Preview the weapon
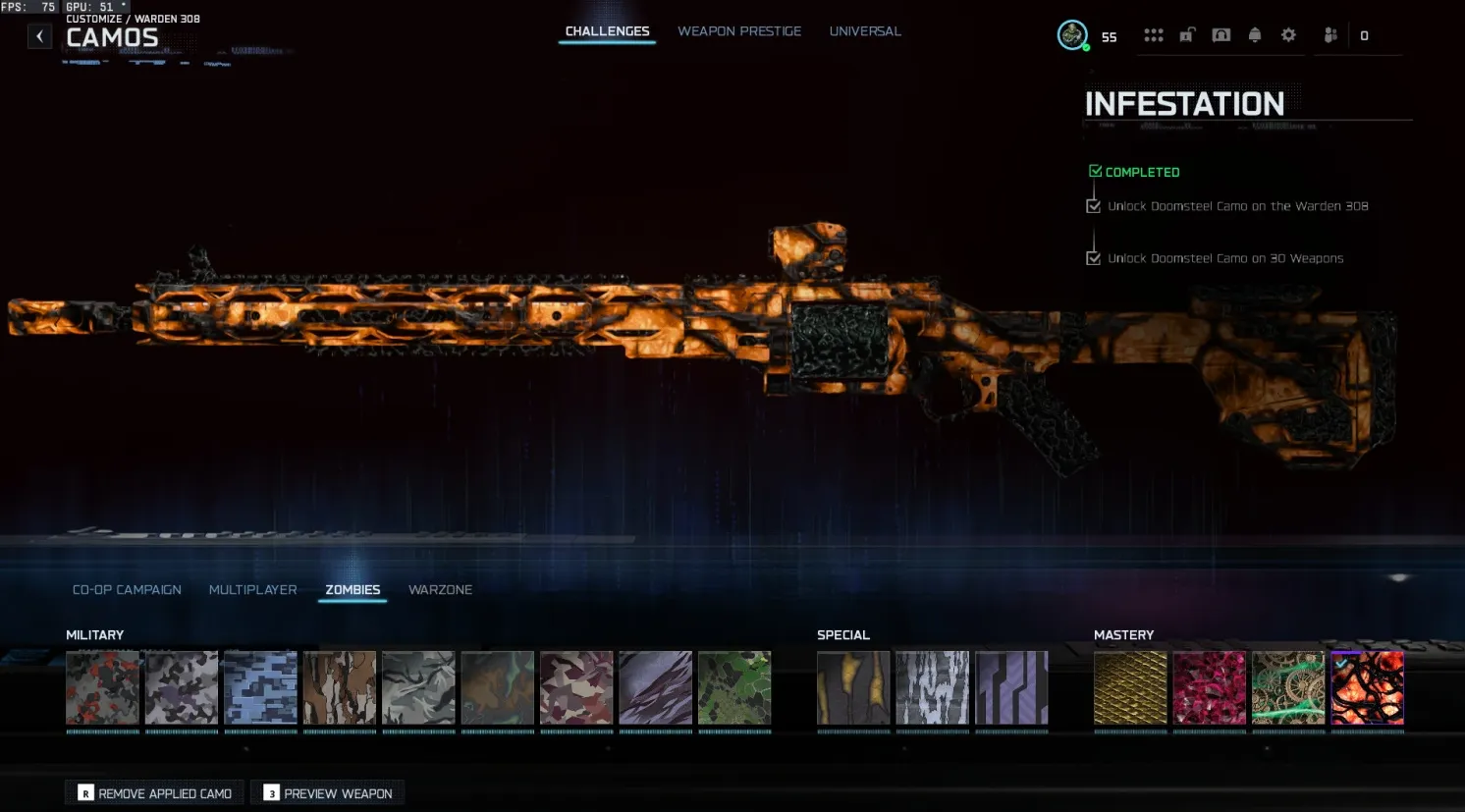The image size is (1465, 812). [327, 792]
